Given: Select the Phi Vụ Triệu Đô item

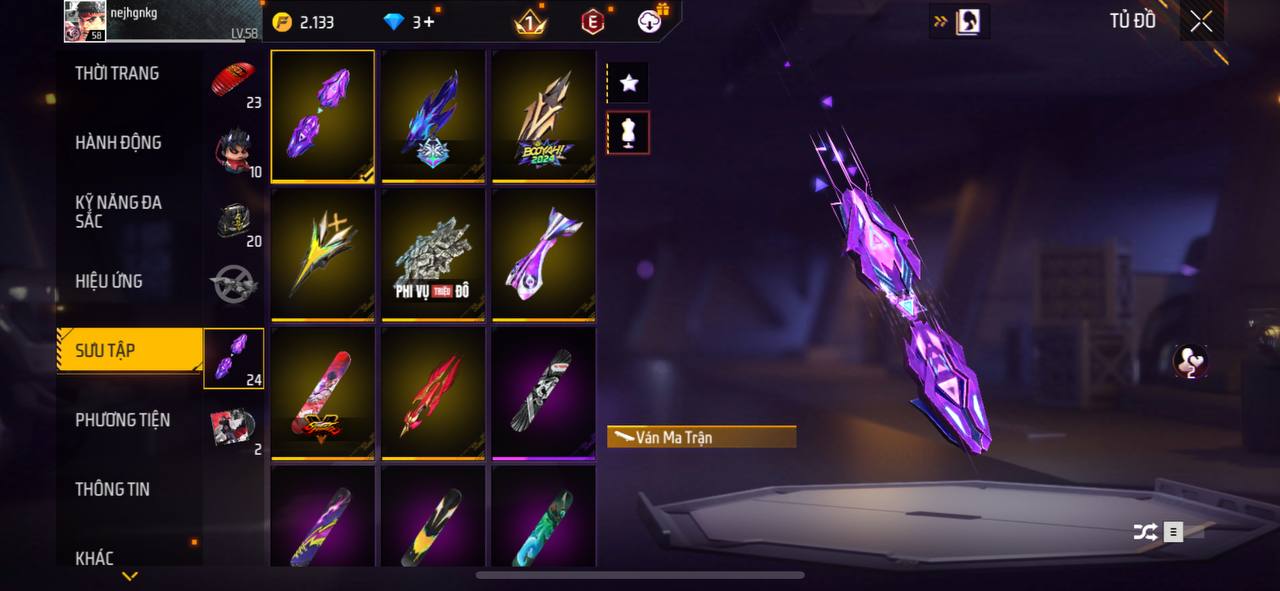Looking at the screenshot, I should [433, 254].
